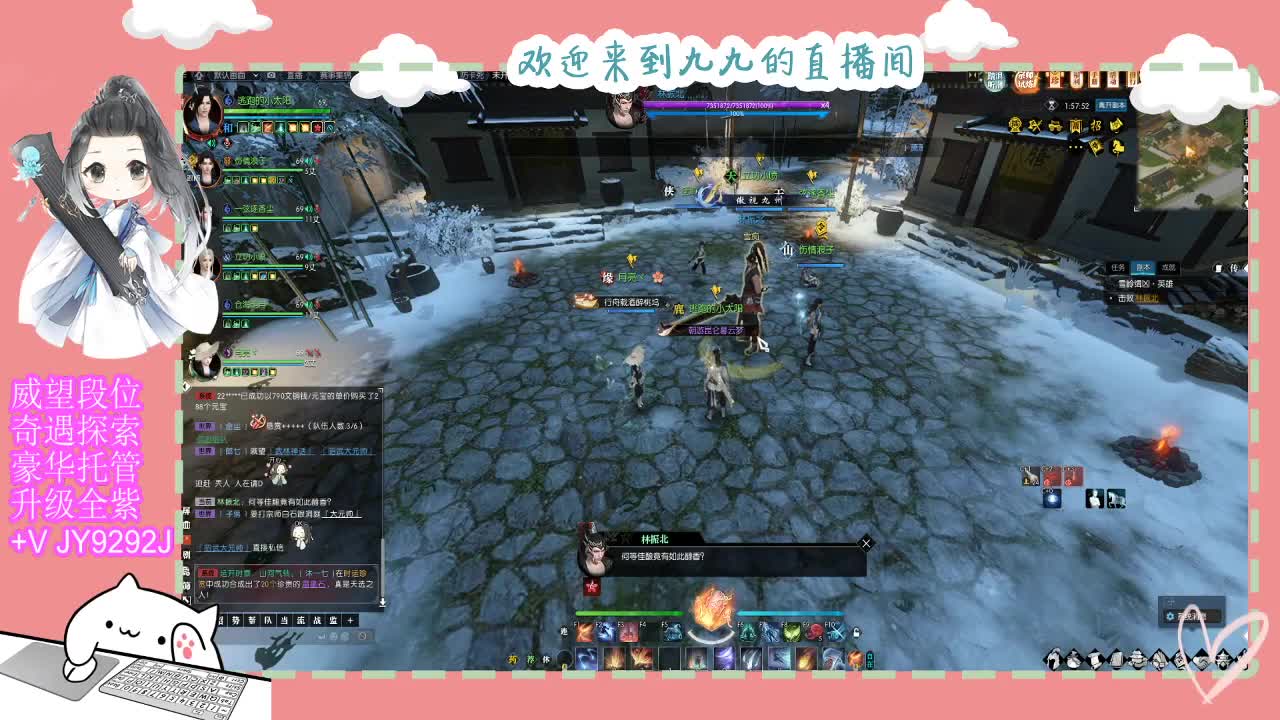Expand the 默认画面 view dropdown

point(257,77)
